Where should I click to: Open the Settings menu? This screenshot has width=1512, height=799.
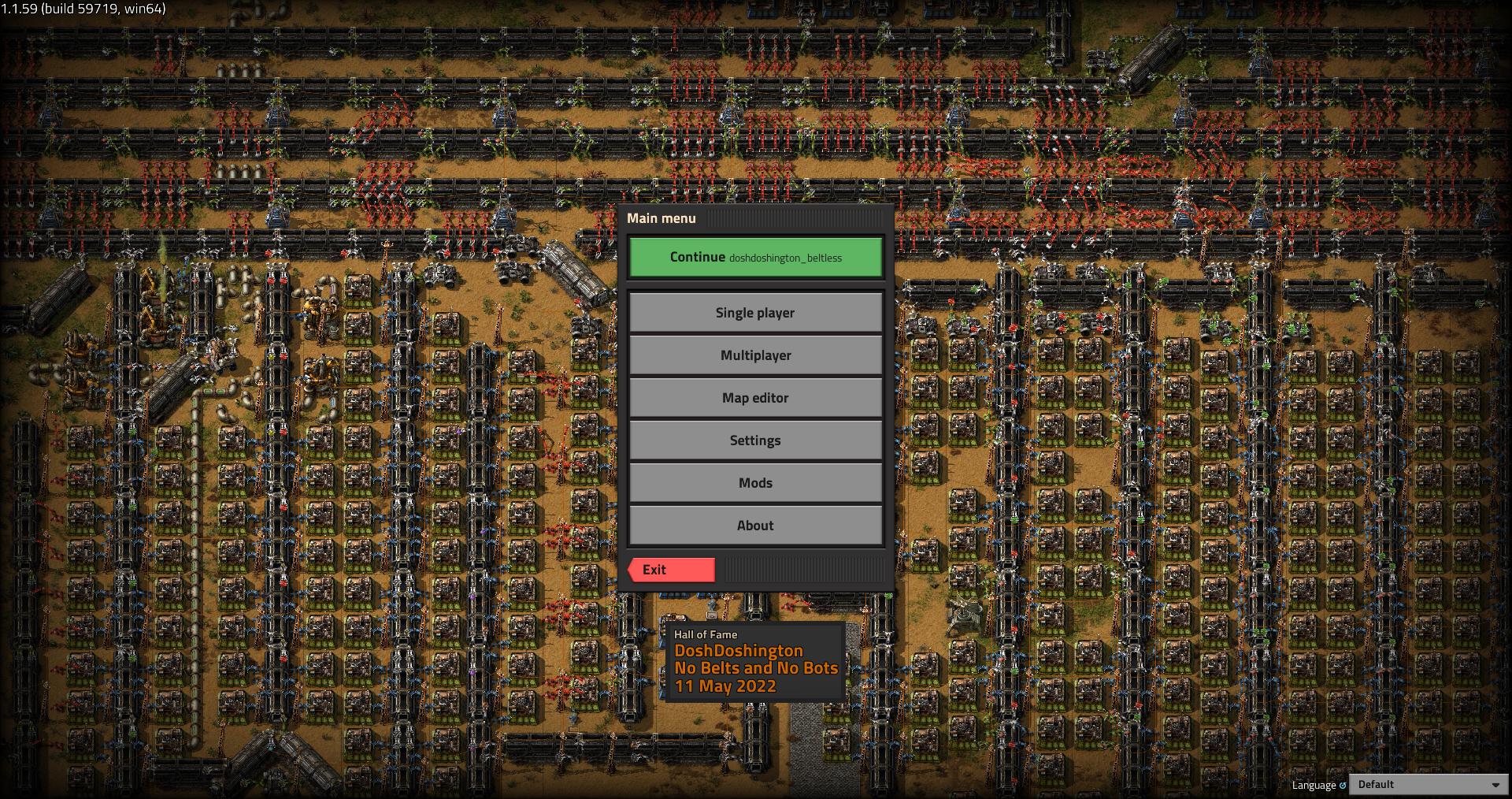pyautogui.click(x=755, y=440)
